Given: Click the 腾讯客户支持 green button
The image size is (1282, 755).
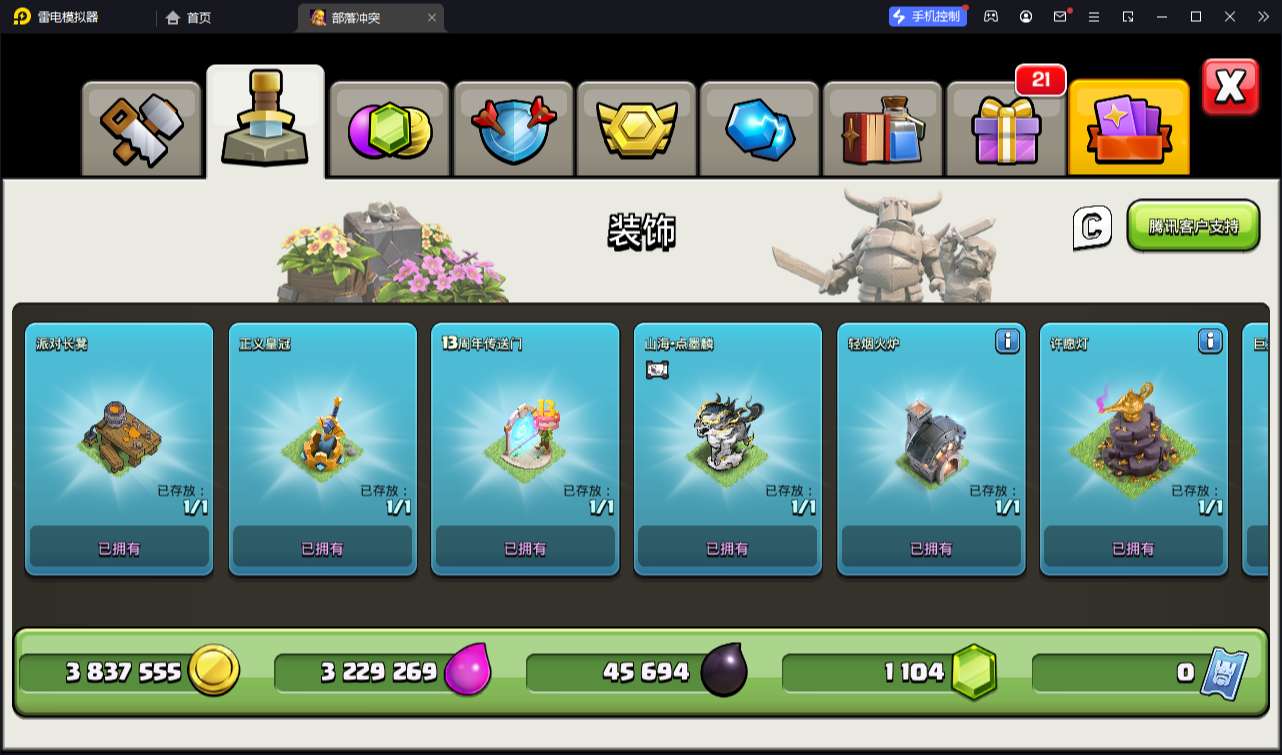Looking at the screenshot, I should pyautogui.click(x=1193, y=226).
